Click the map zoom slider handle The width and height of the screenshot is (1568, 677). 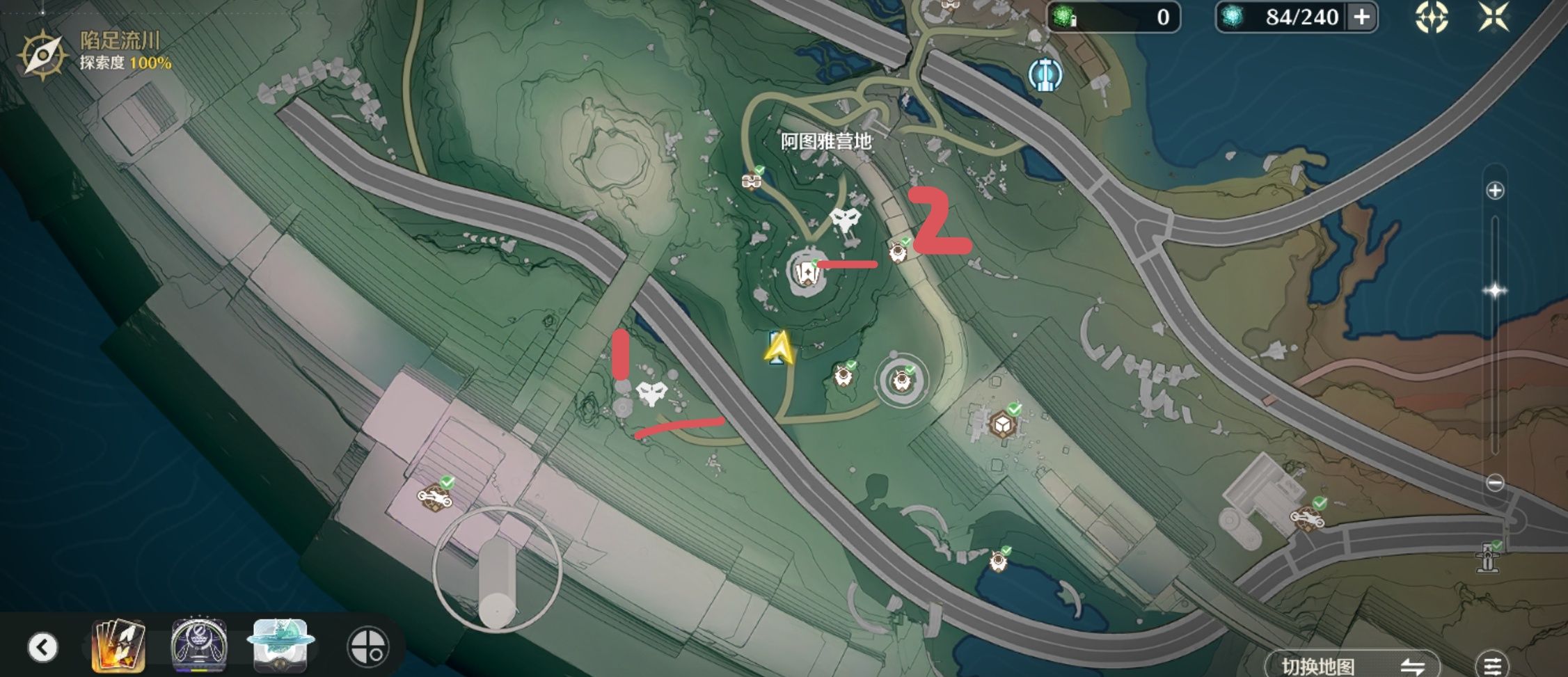pyautogui.click(x=1495, y=291)
